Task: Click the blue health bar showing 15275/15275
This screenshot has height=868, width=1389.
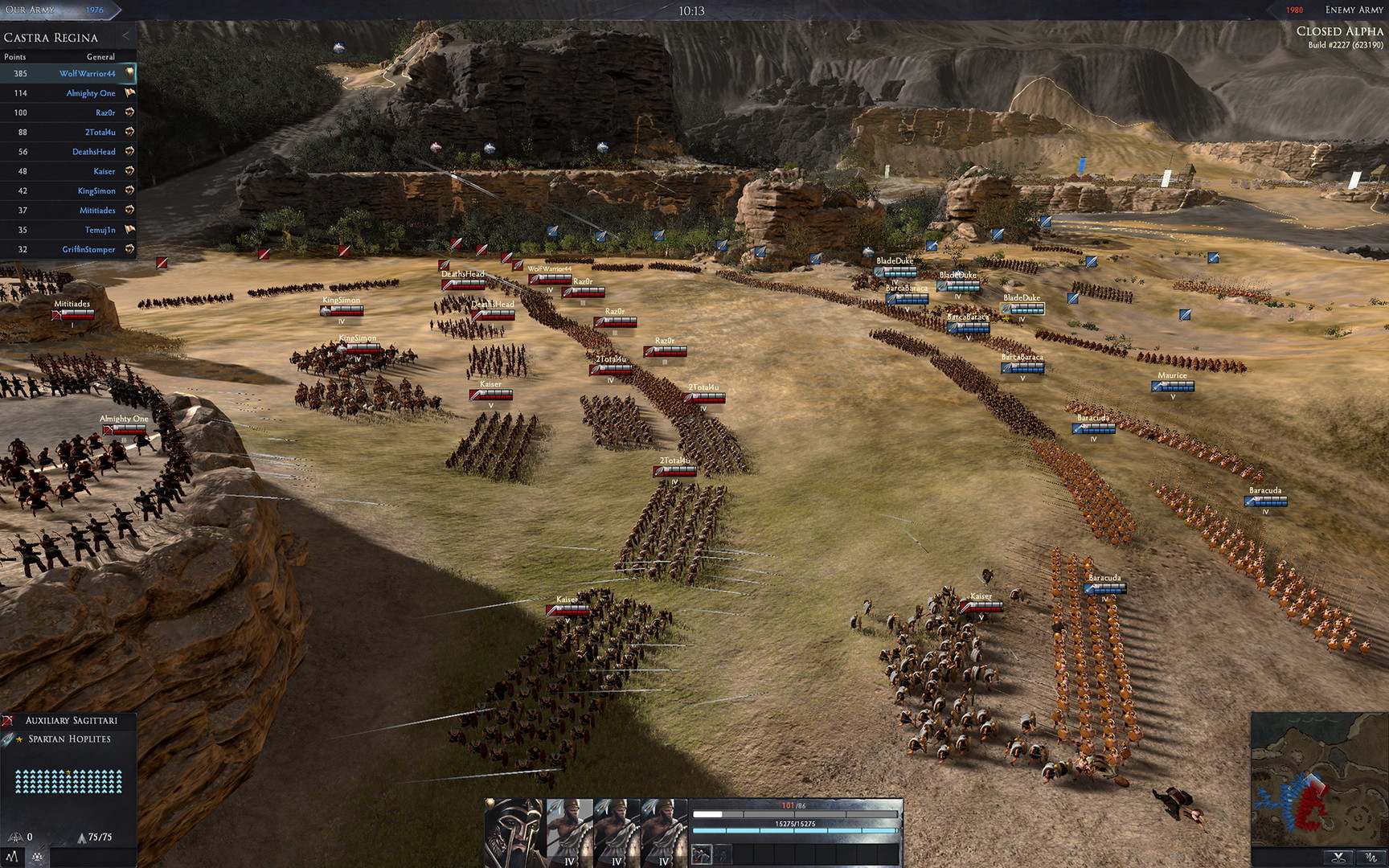Action: pos(794,829)
